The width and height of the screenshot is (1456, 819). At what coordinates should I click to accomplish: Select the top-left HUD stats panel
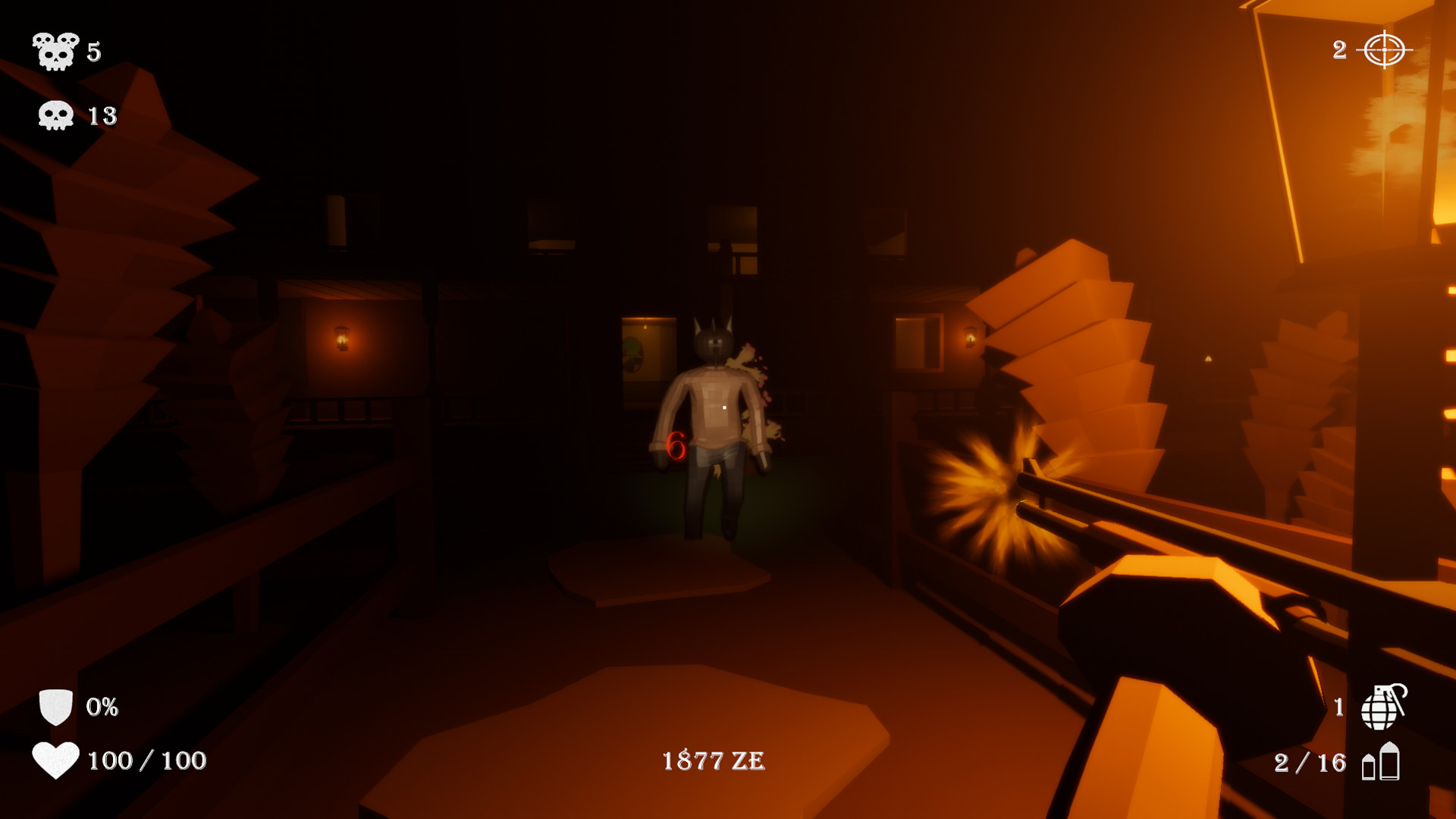click(72, 83)
